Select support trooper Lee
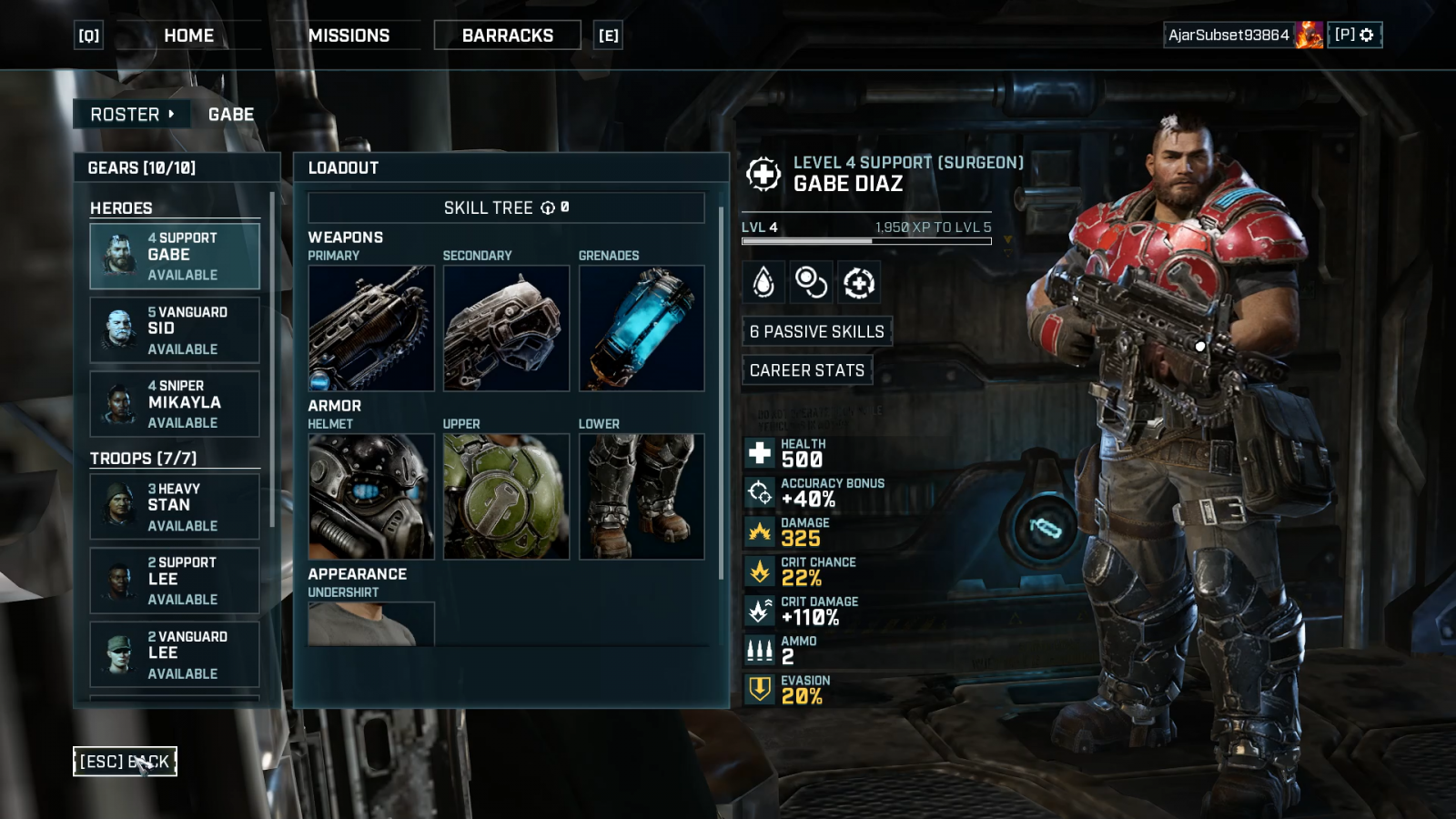1456x819 pixels. [175, 580]
